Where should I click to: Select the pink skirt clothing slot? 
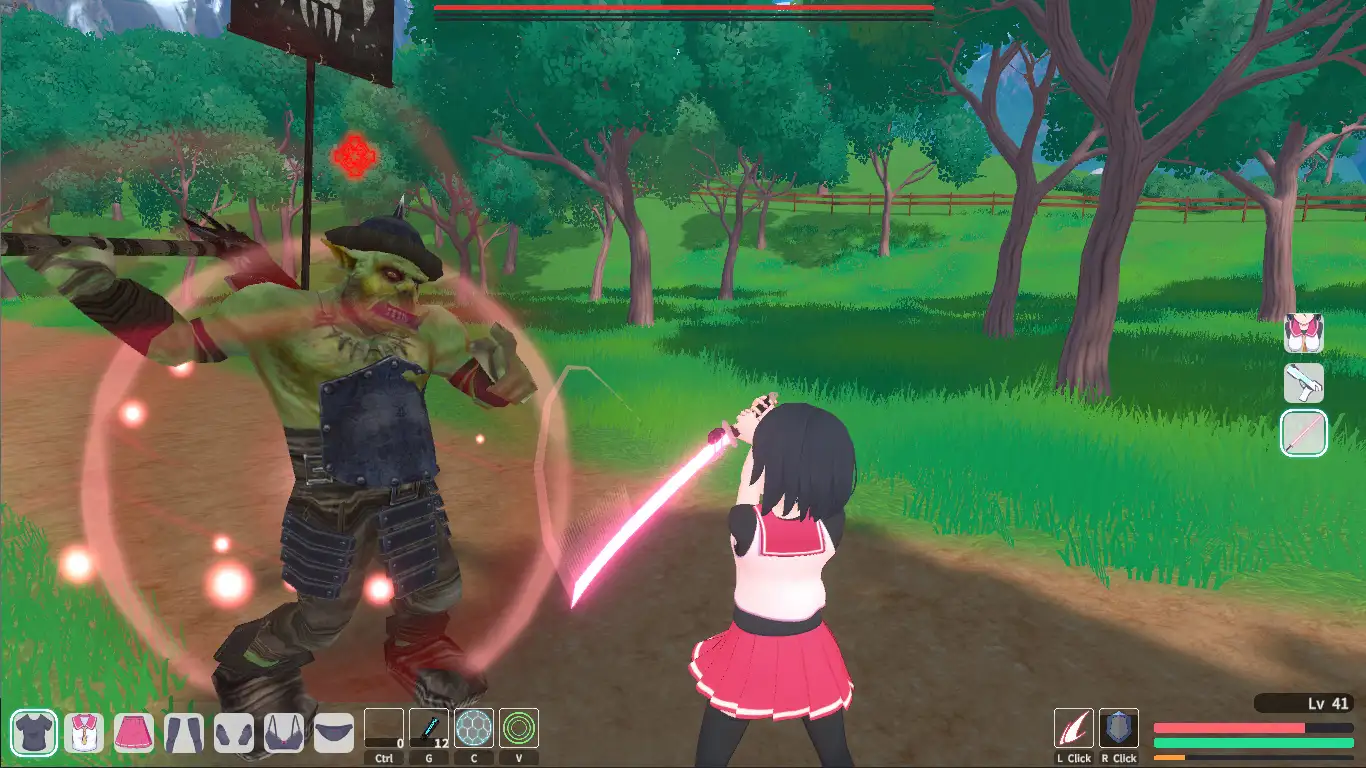point(134,733)
